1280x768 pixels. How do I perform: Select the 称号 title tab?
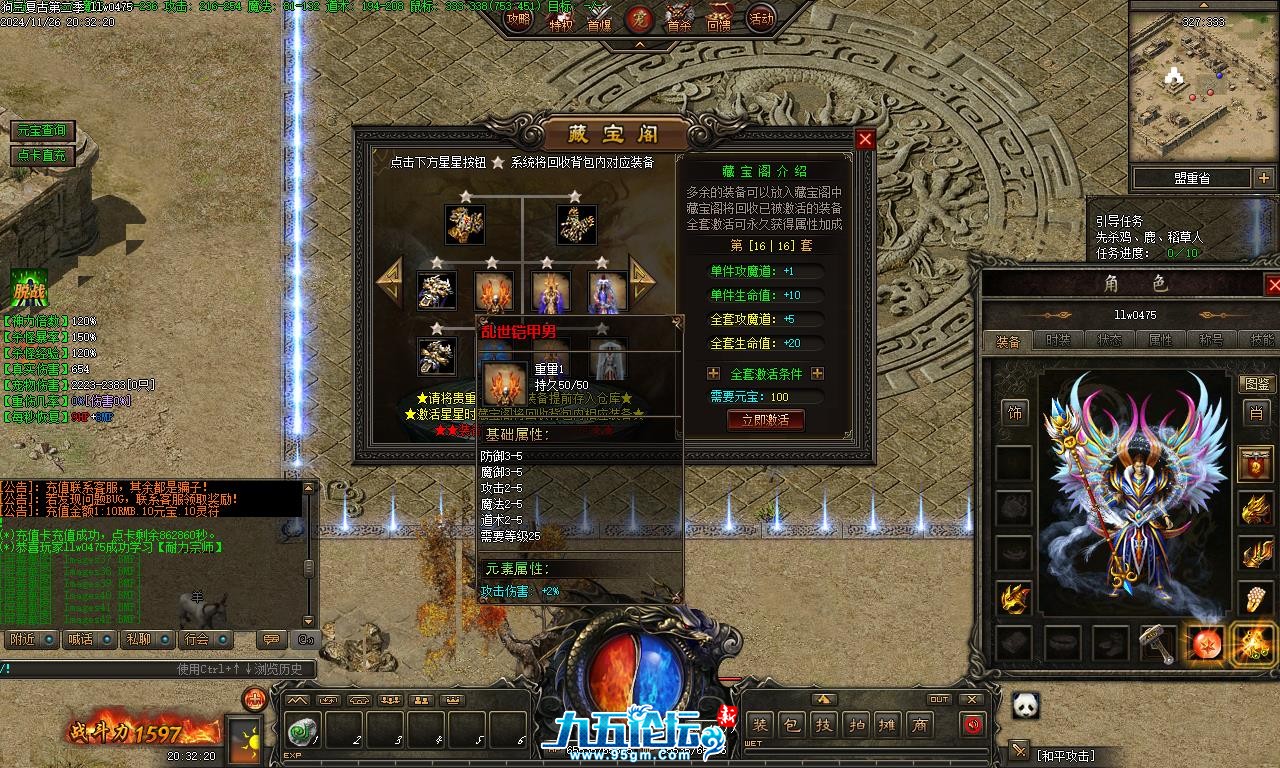(x=1211, y=340)
